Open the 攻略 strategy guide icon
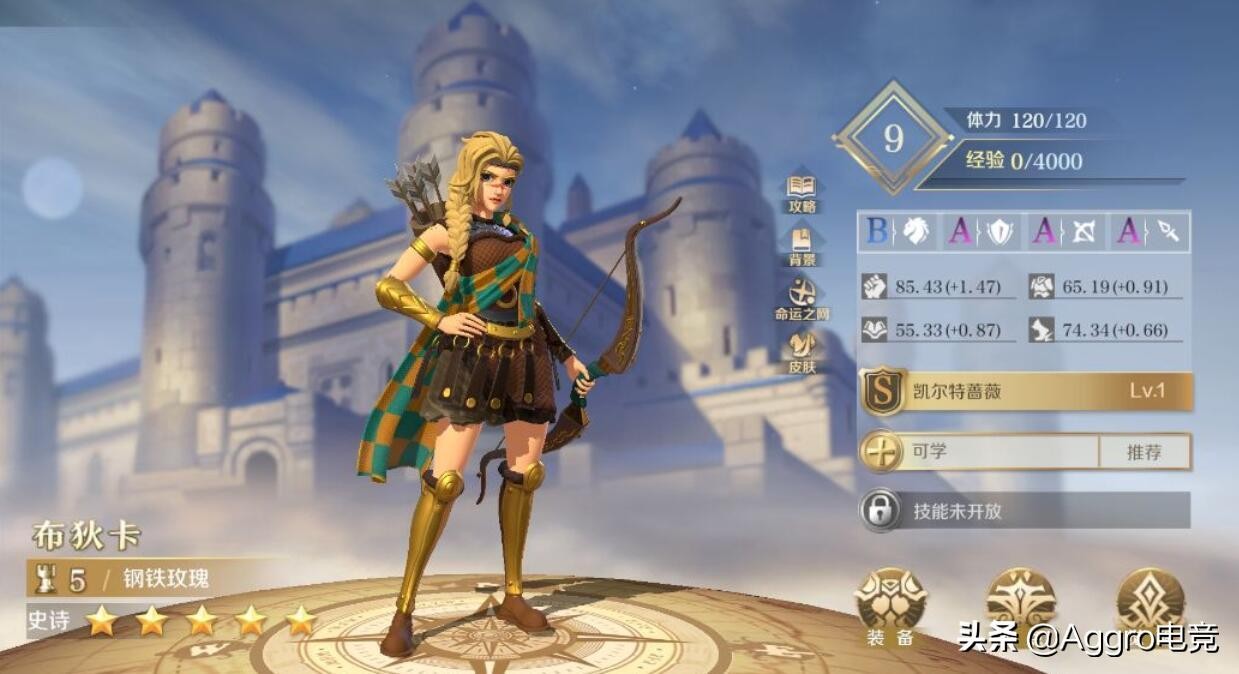The image size is (1239, 674). pos(802,191)
